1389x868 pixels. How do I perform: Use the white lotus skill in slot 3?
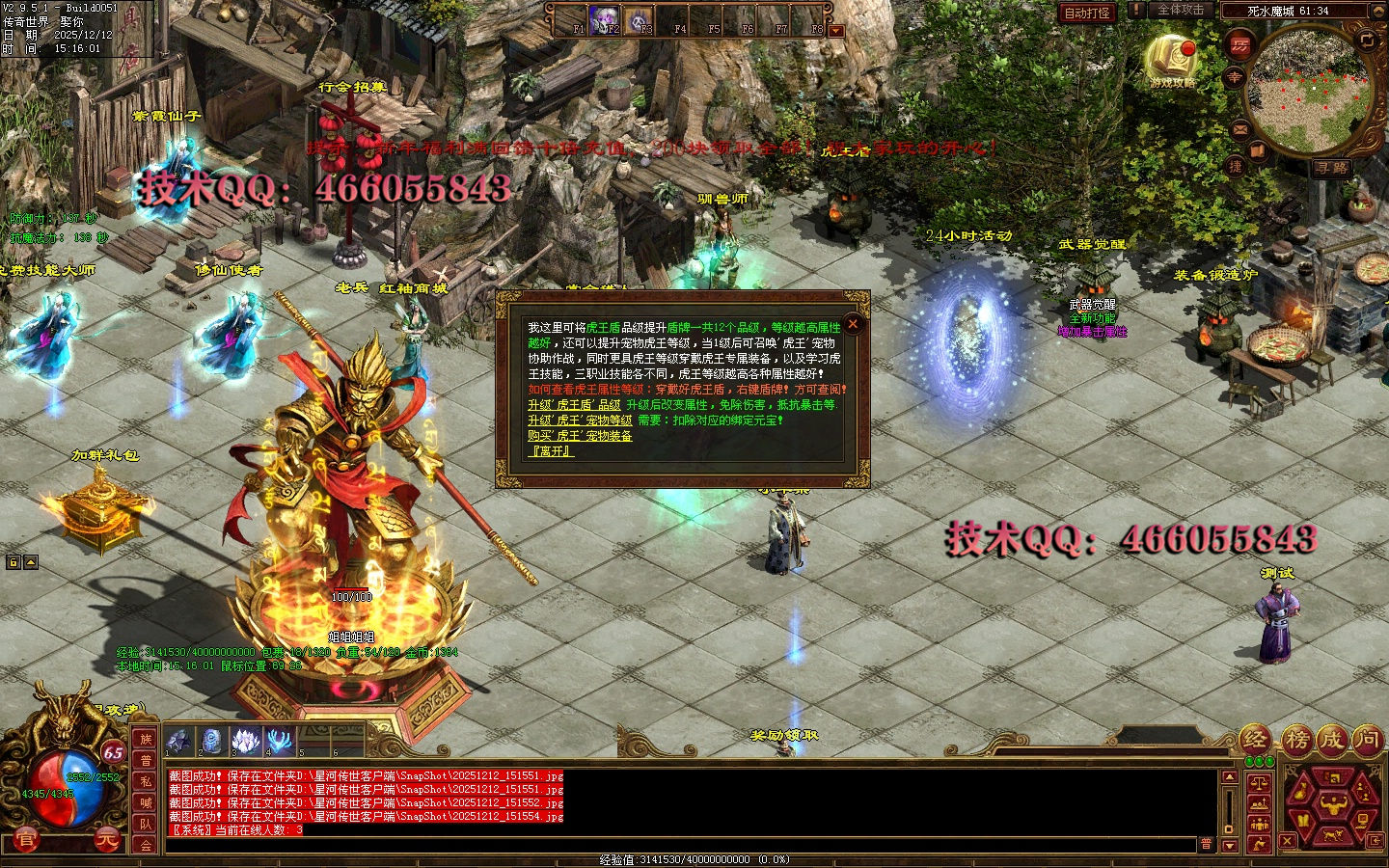[245, 741]
